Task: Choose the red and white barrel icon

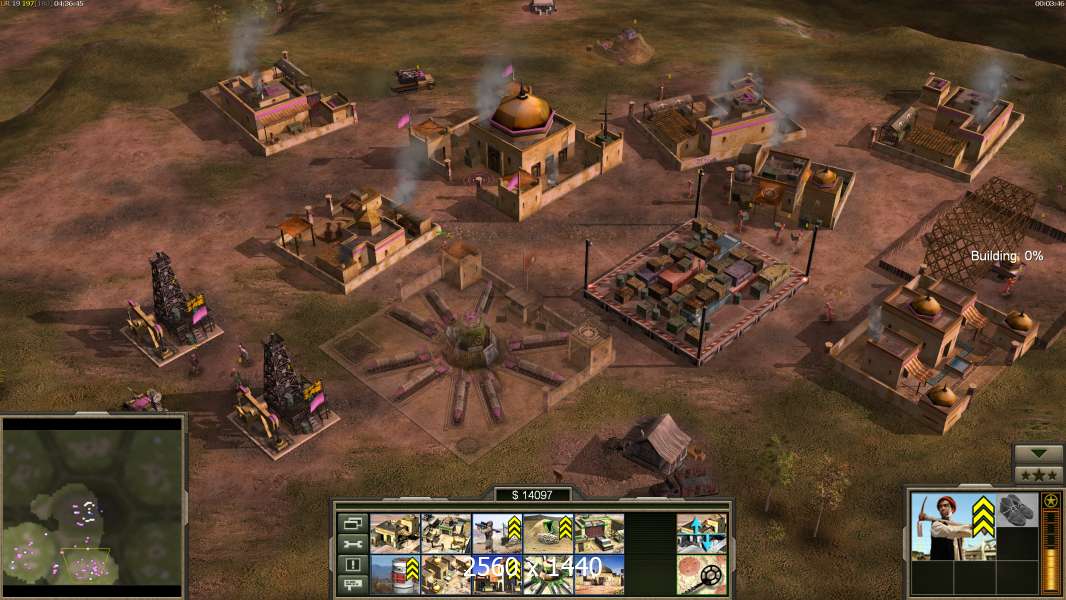Action: coord(395,574)
